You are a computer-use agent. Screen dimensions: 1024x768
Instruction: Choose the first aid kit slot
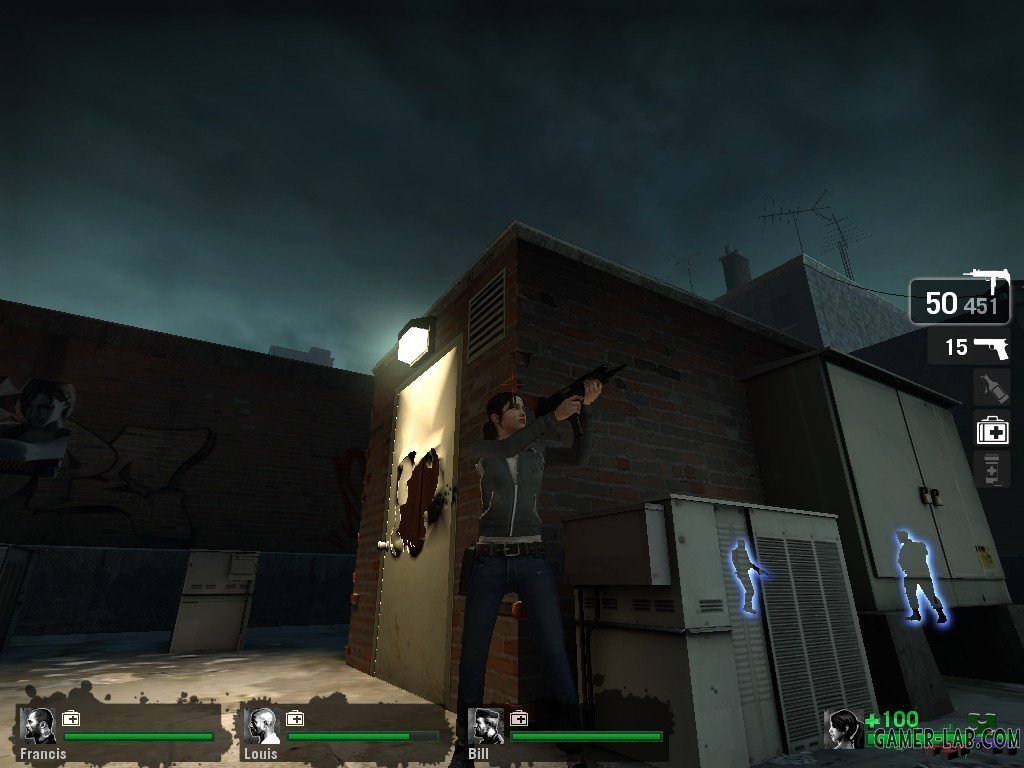click(x=992, y=430)
